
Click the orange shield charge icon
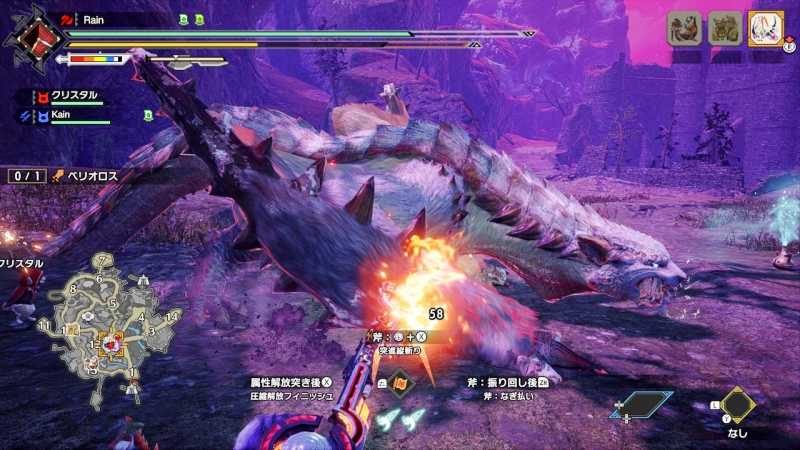398,382
